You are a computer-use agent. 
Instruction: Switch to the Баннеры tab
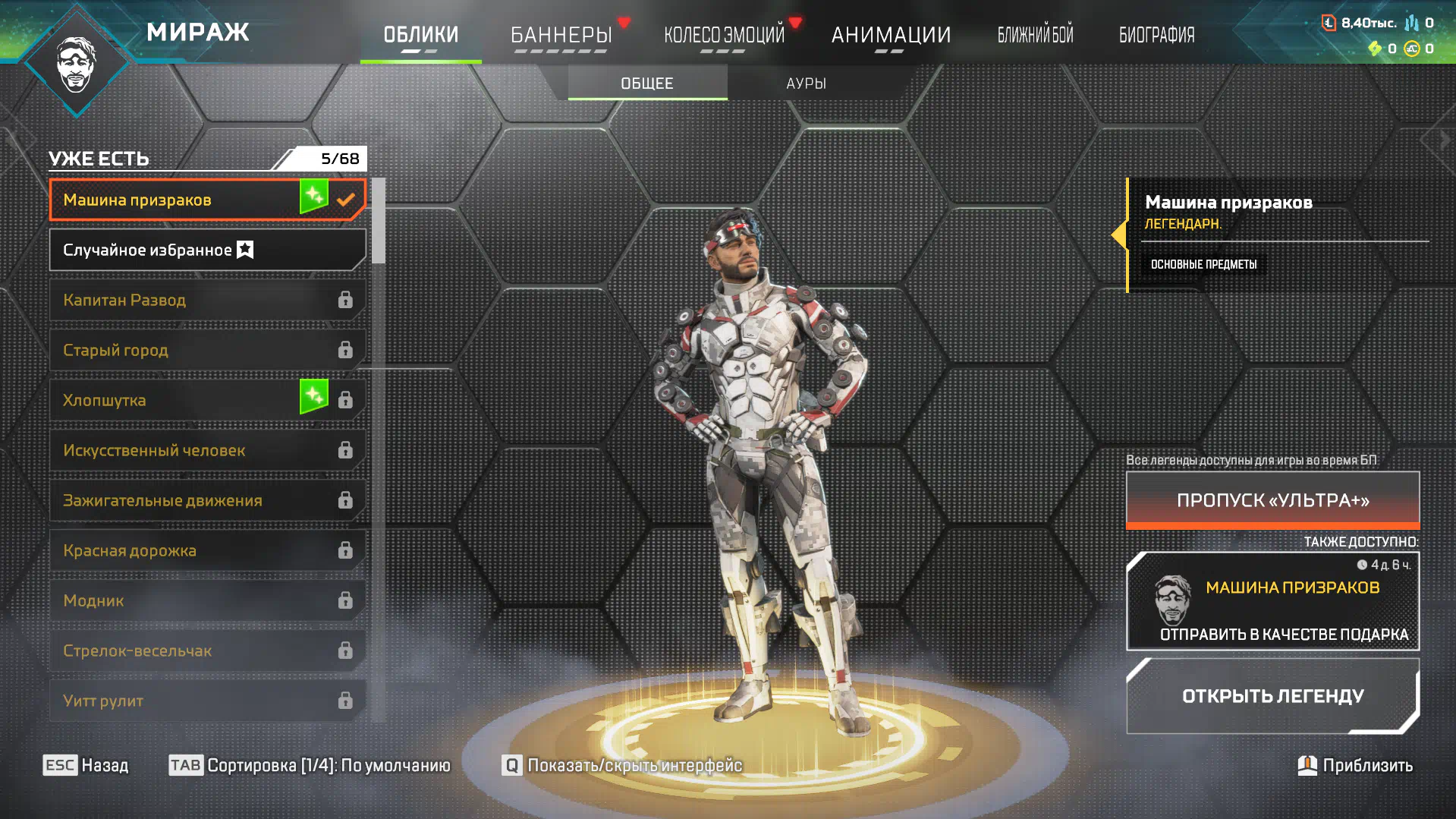click(561, 35)
